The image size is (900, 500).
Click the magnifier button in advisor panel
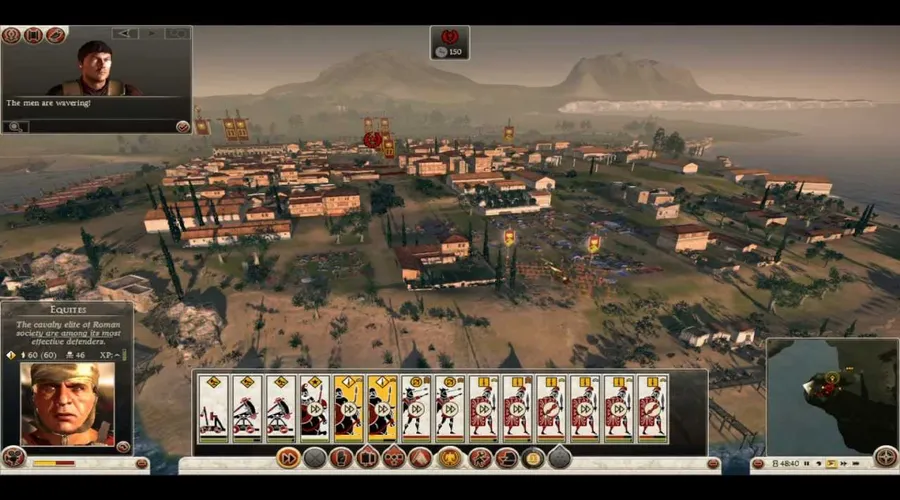coord(15,127)
